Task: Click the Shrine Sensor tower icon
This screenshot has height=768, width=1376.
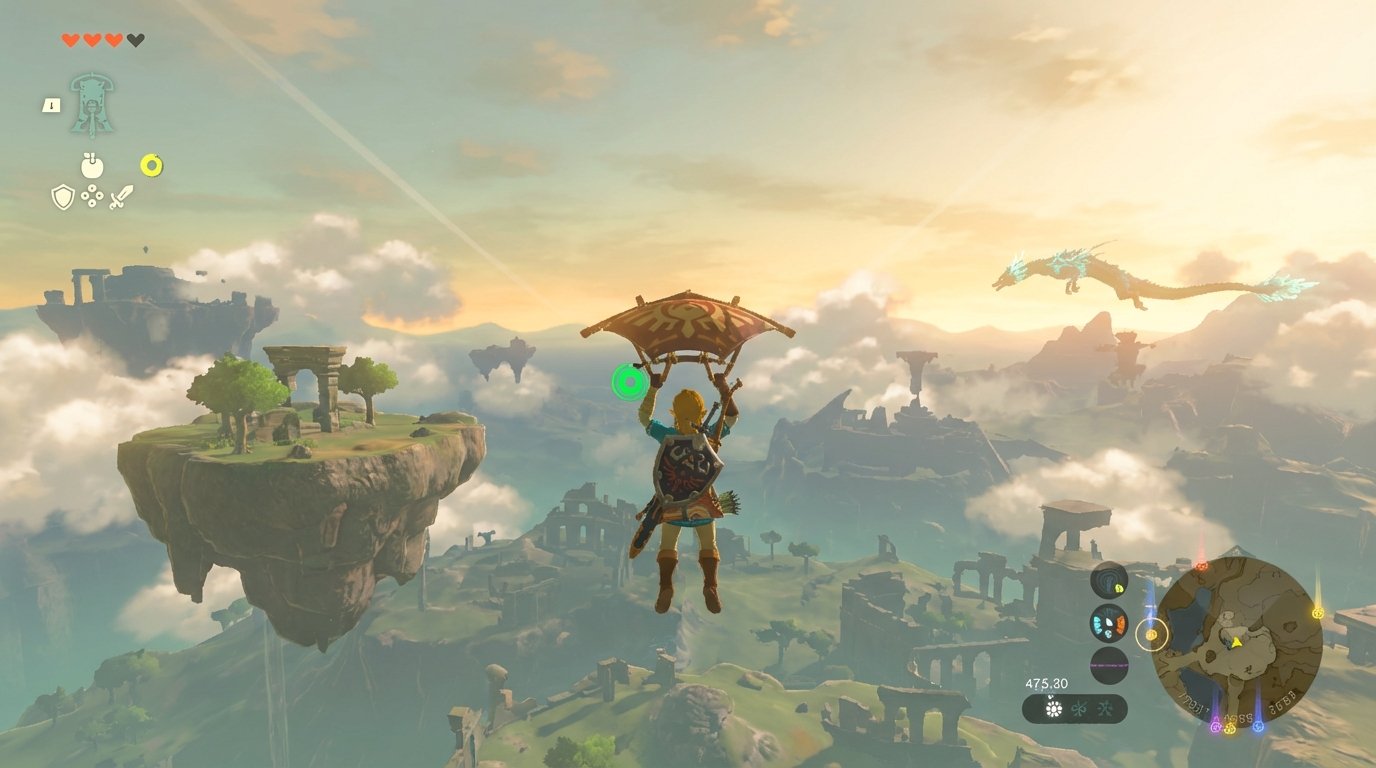Action: point(92,100)
